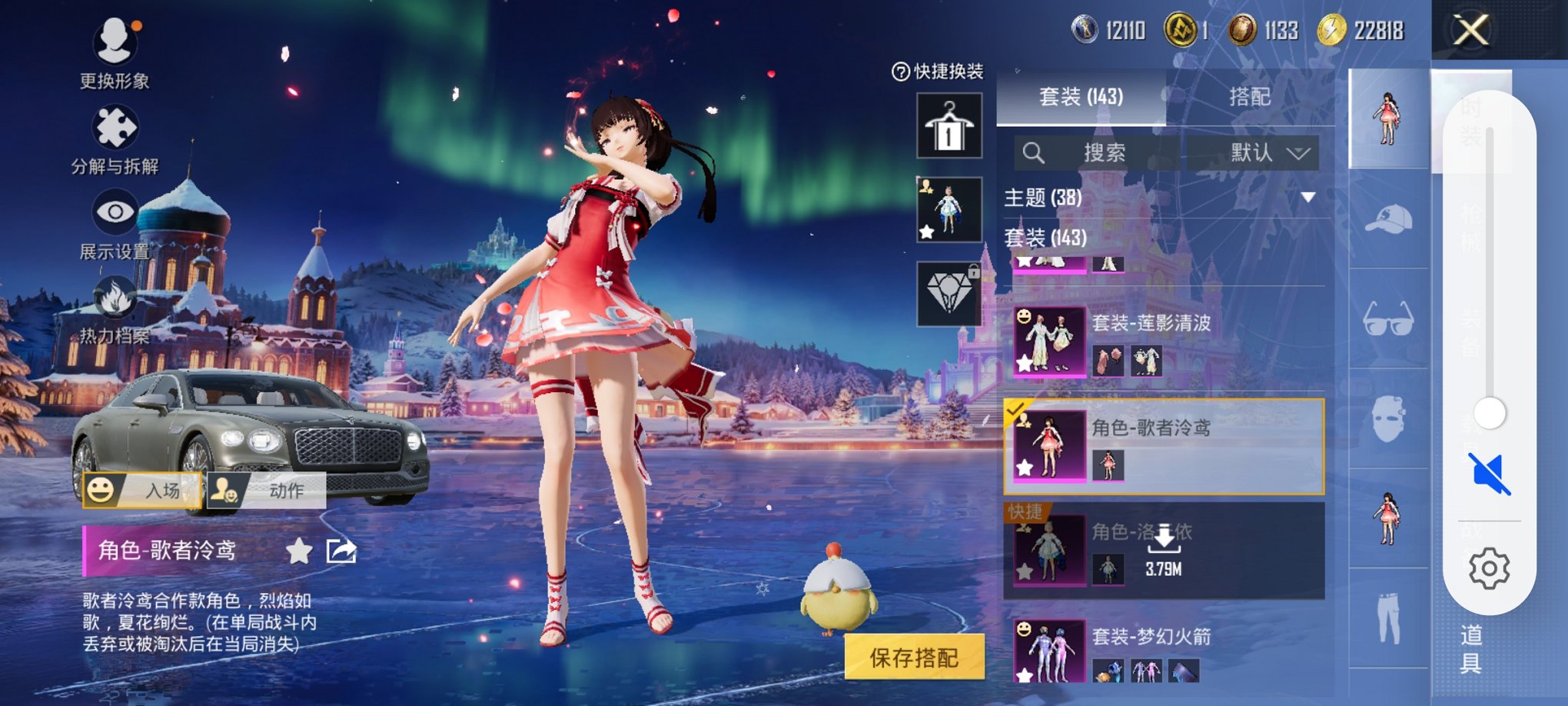Open 展示设置 display settings

(115, 213)
